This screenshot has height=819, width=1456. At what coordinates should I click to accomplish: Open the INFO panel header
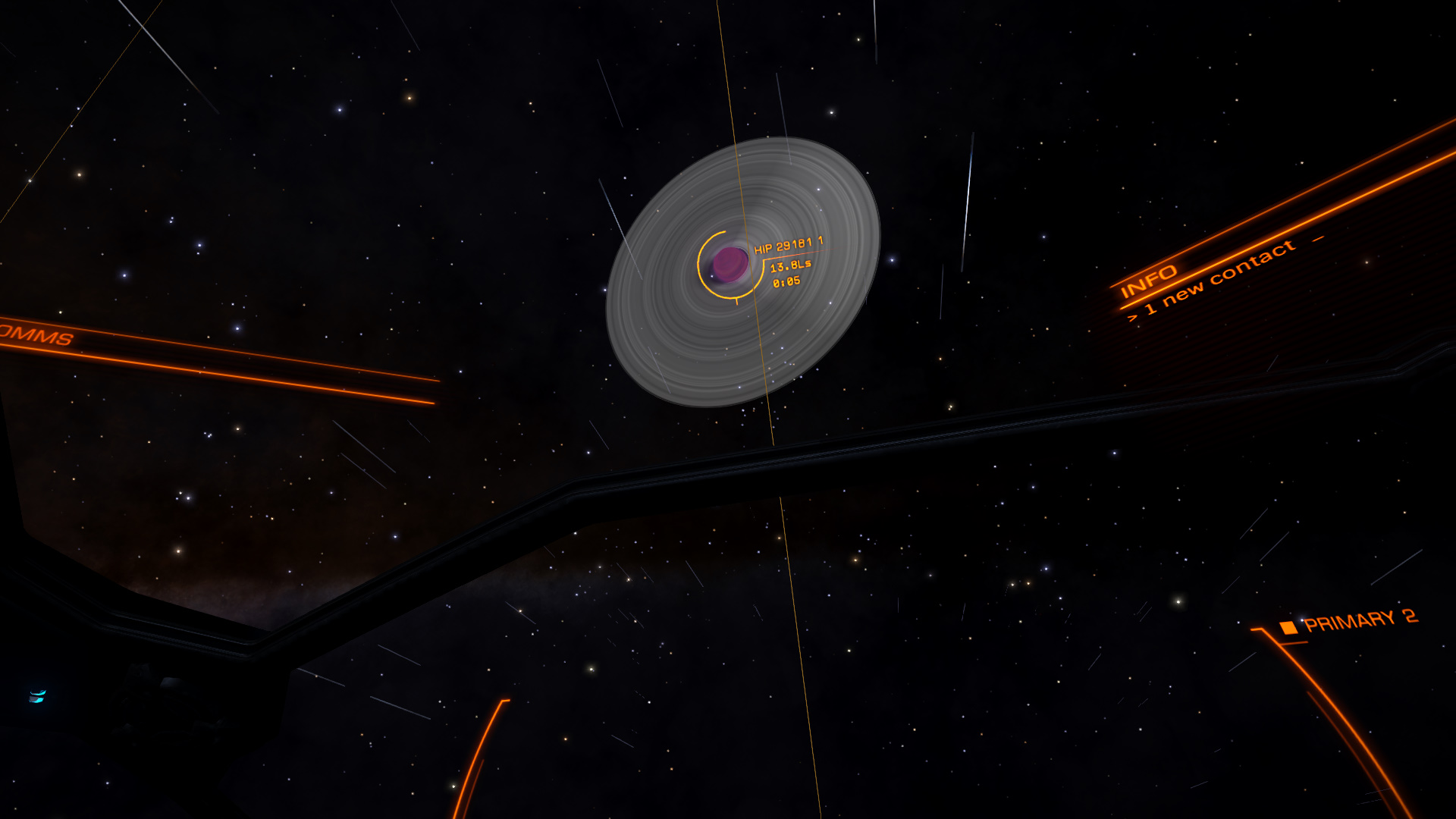click(x=1148, y=281)
